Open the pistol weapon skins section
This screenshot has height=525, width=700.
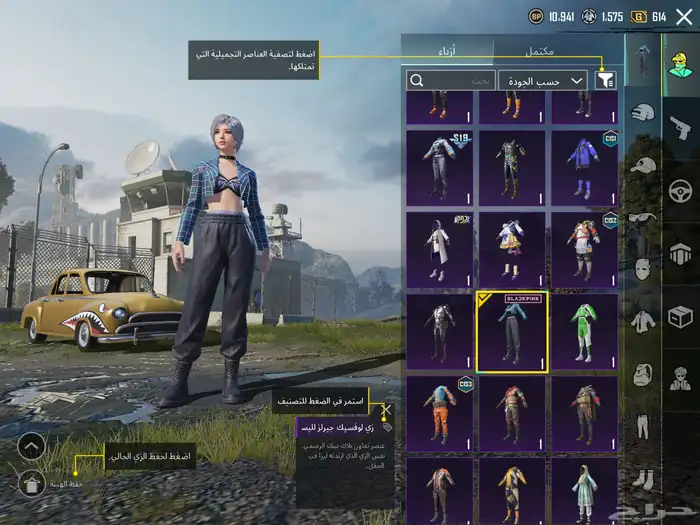tap(680, 127)
